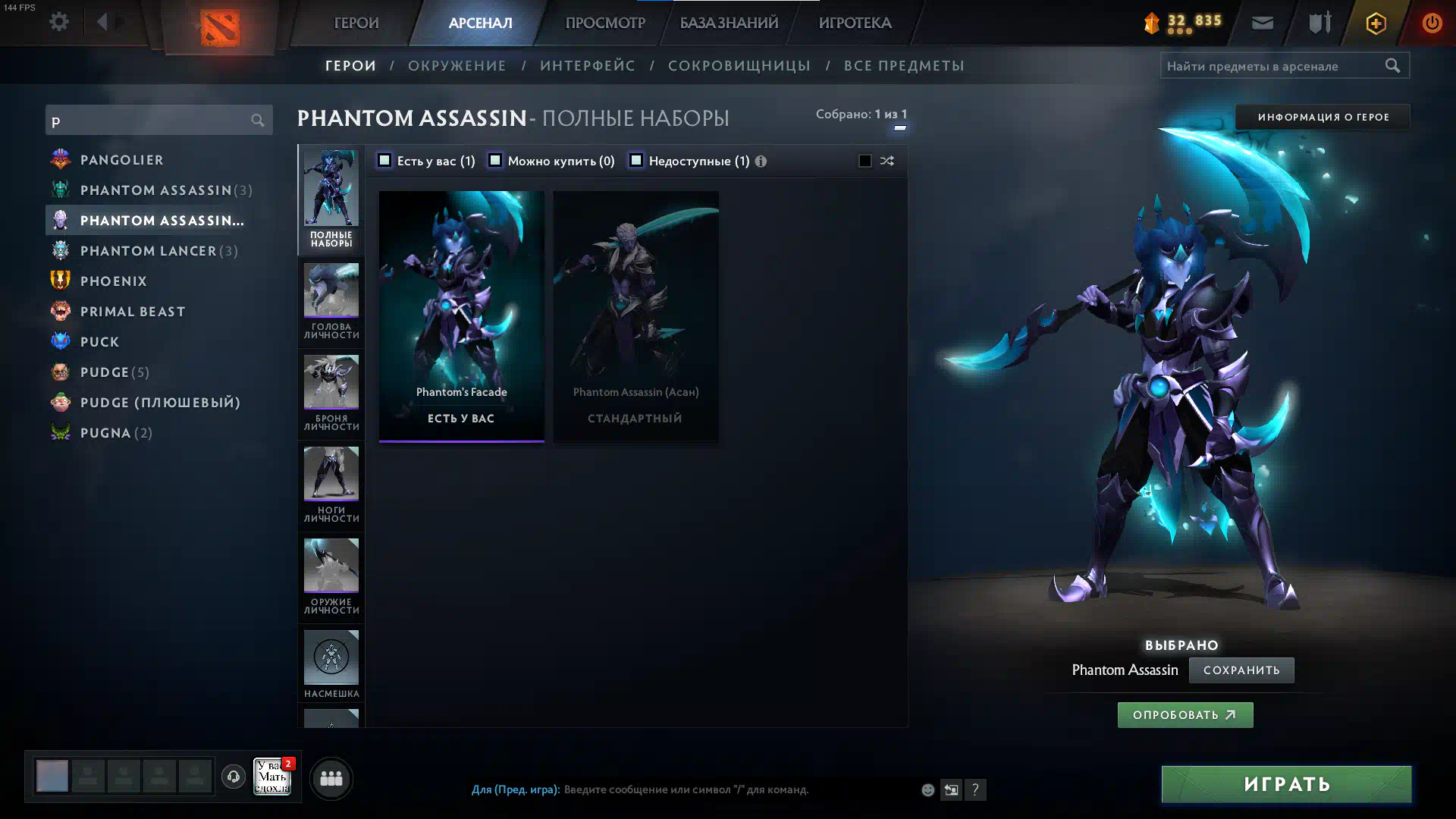The height and width of the screenshot is (819, 1456).
Task: Choose the standard Phantom Assassin (Асан) set
Action: [635, 315]
